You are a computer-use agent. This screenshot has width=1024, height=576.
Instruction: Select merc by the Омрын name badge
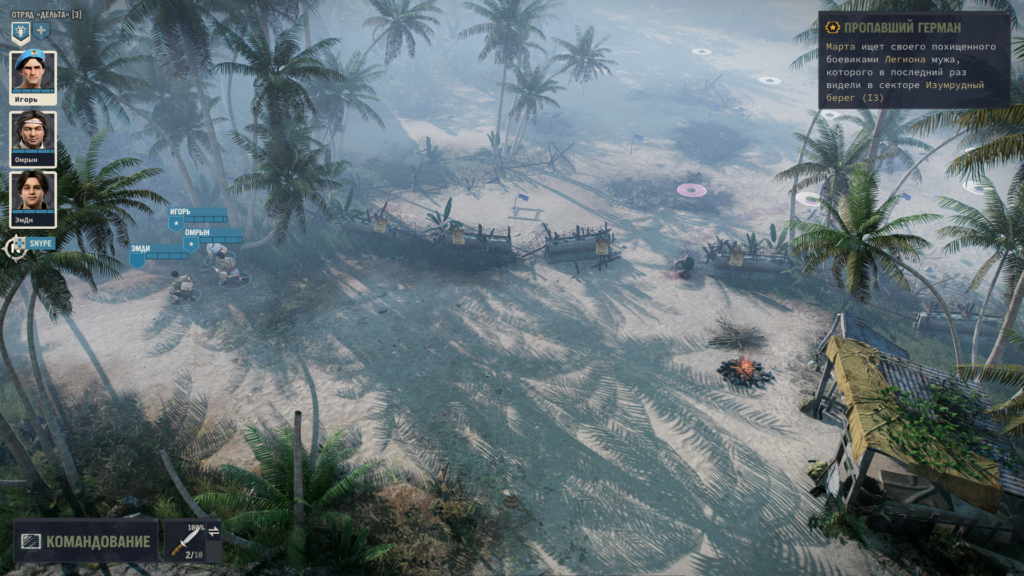(212, 234)
